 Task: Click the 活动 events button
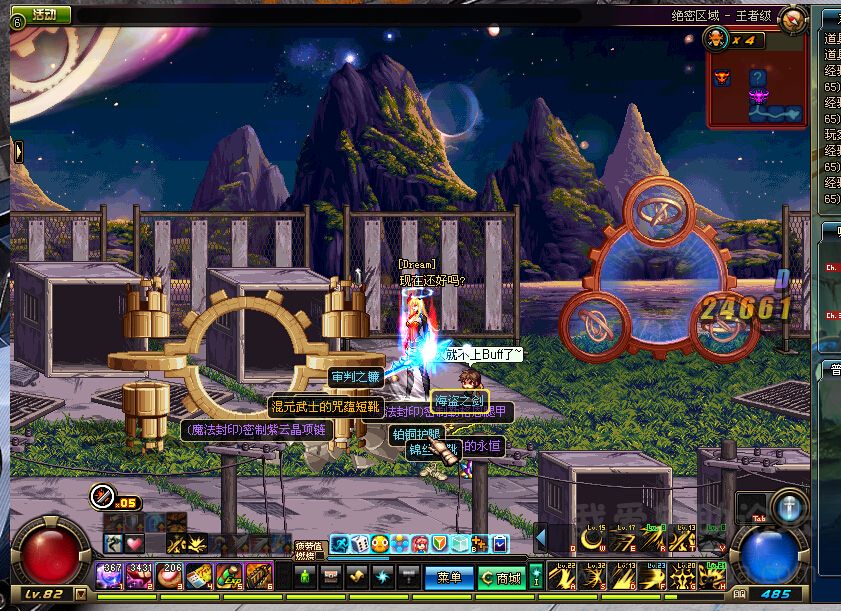click(x=44, y=15)
